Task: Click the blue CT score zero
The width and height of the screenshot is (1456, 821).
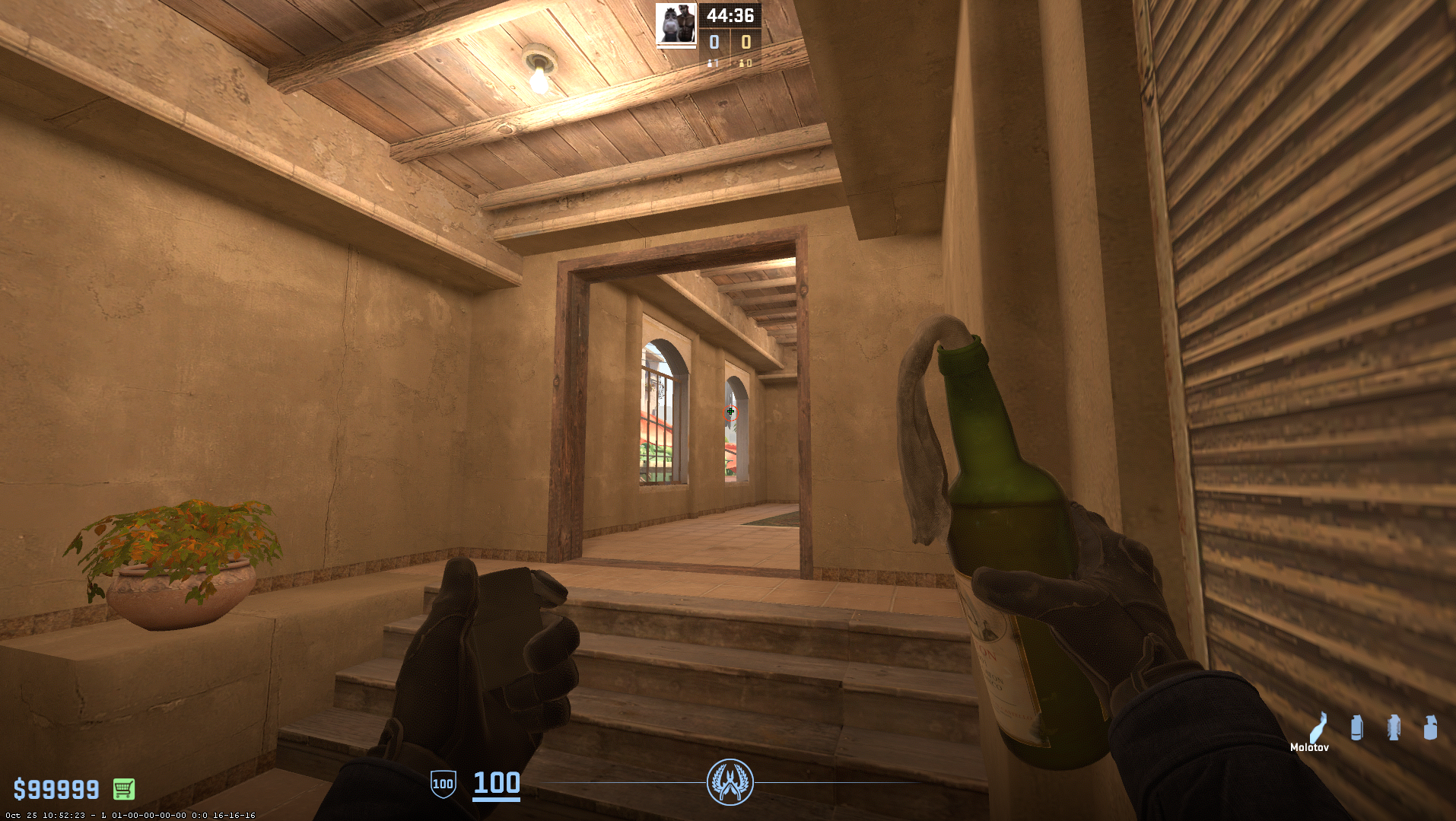Action: 714,43
